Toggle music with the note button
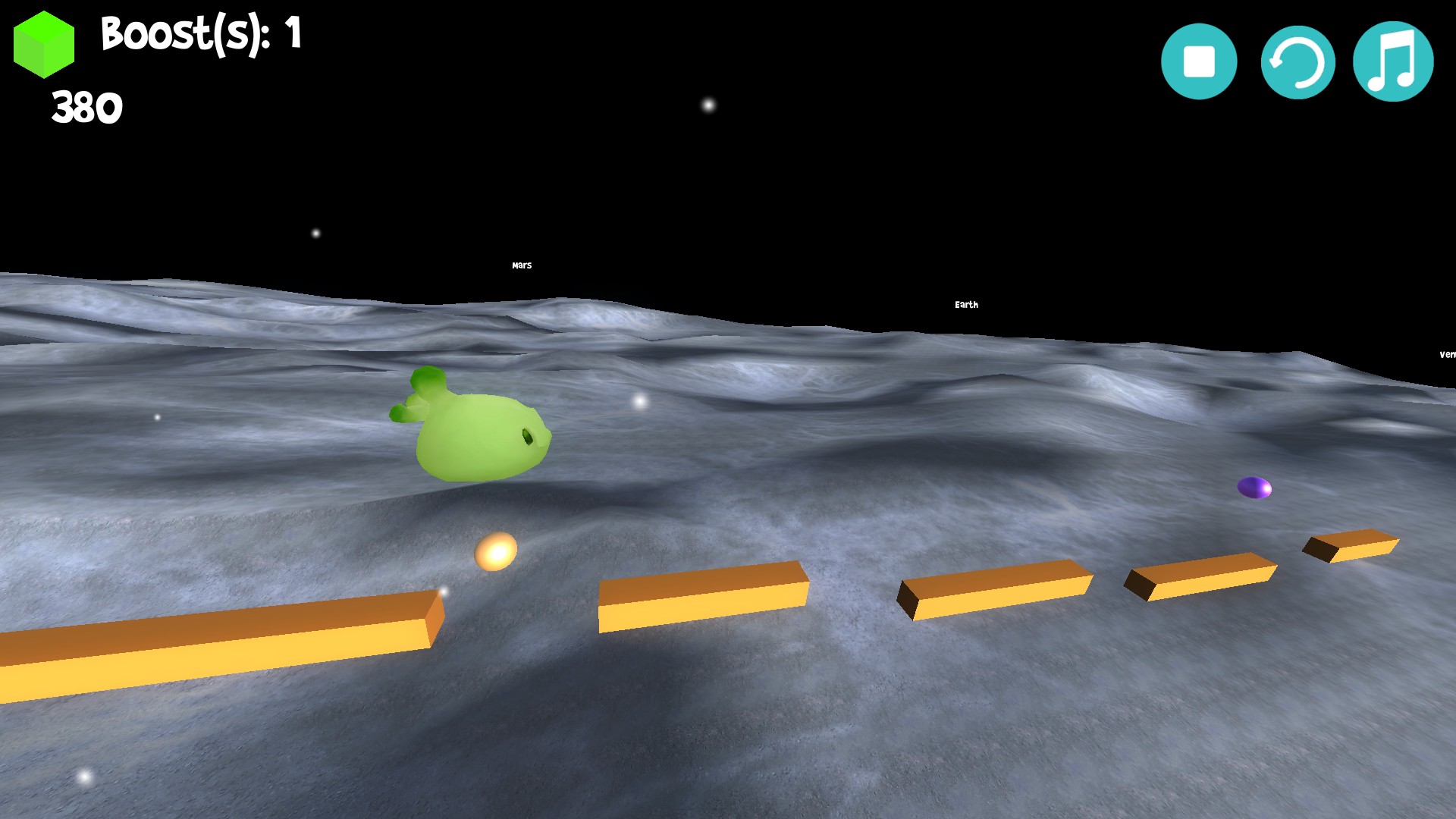The height and width of the screenshot is (819, 1456). (1393, 61)
